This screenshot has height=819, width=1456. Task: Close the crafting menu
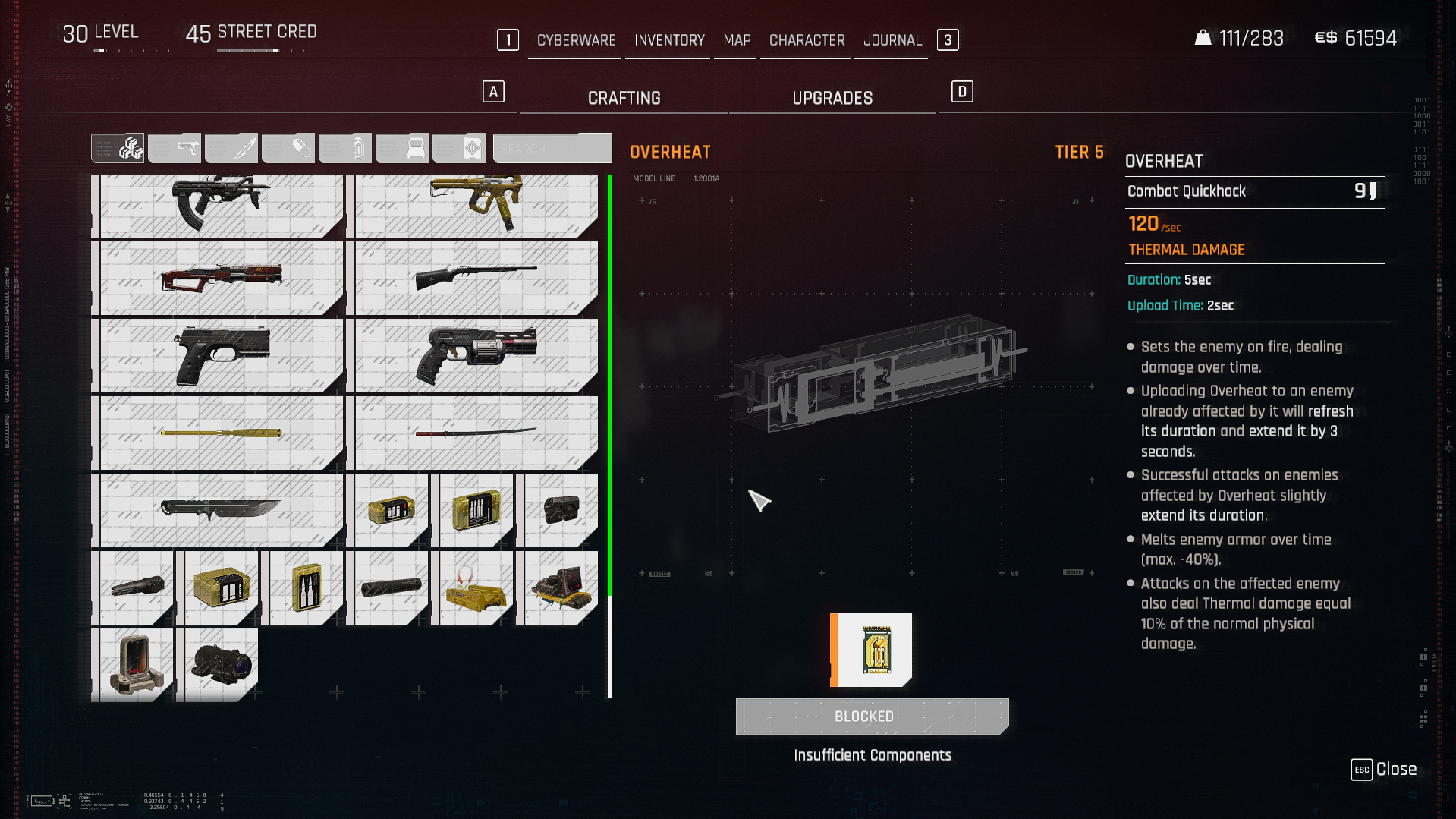pyautogui.click(x=1384, y=770)
